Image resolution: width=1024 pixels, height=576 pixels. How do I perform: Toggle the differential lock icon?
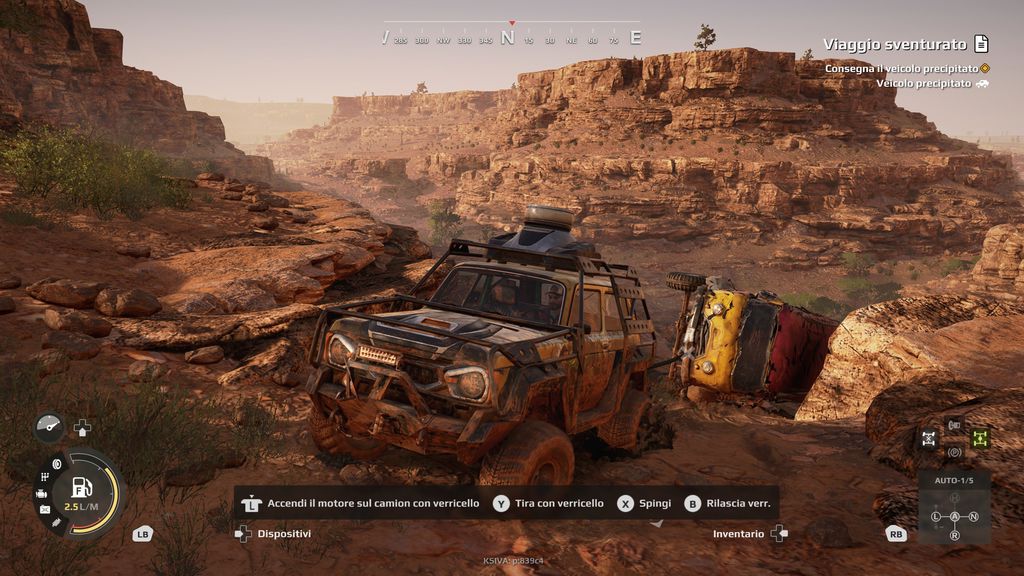pos(929,438)
